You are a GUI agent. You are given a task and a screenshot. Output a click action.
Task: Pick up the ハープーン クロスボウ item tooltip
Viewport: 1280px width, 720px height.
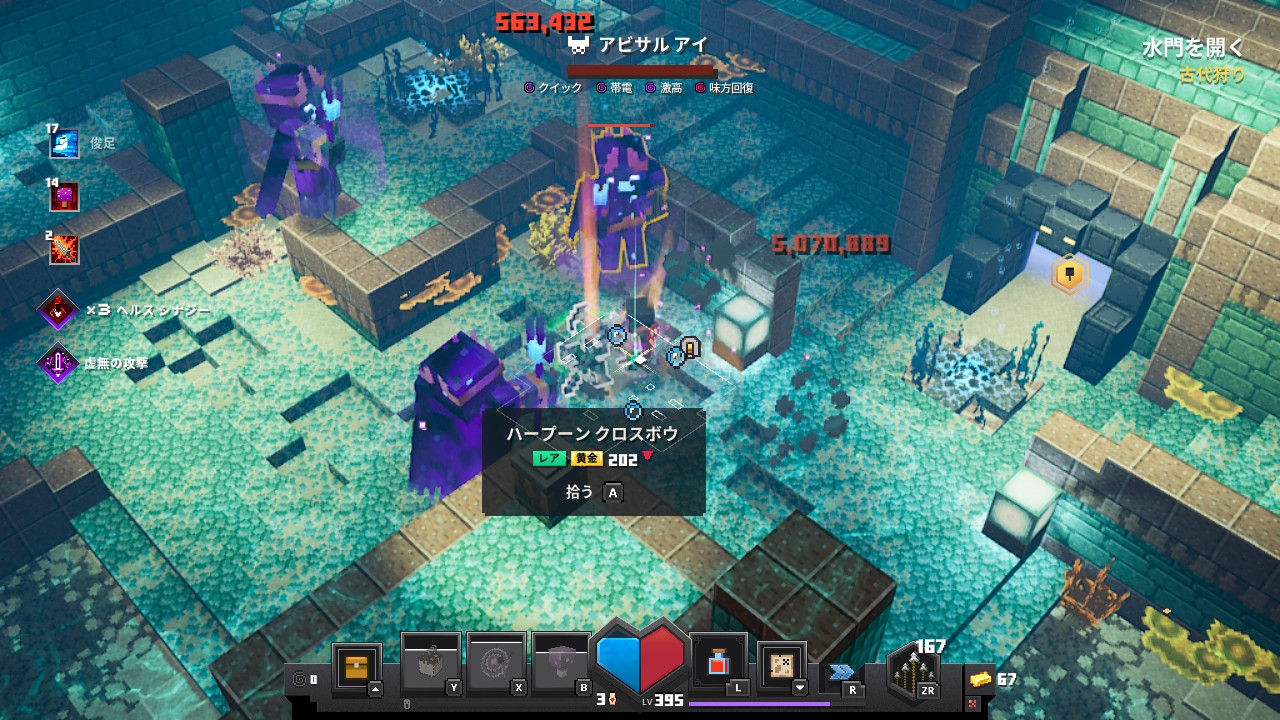pos(593,461)
